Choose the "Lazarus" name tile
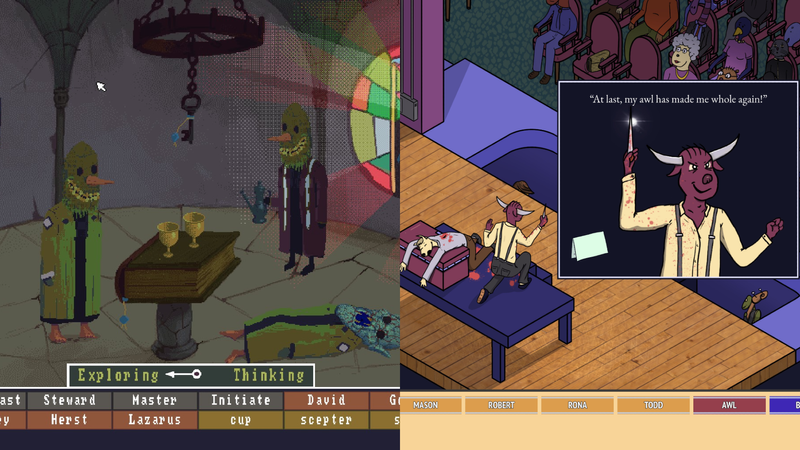800x450 pixels. 154,420
